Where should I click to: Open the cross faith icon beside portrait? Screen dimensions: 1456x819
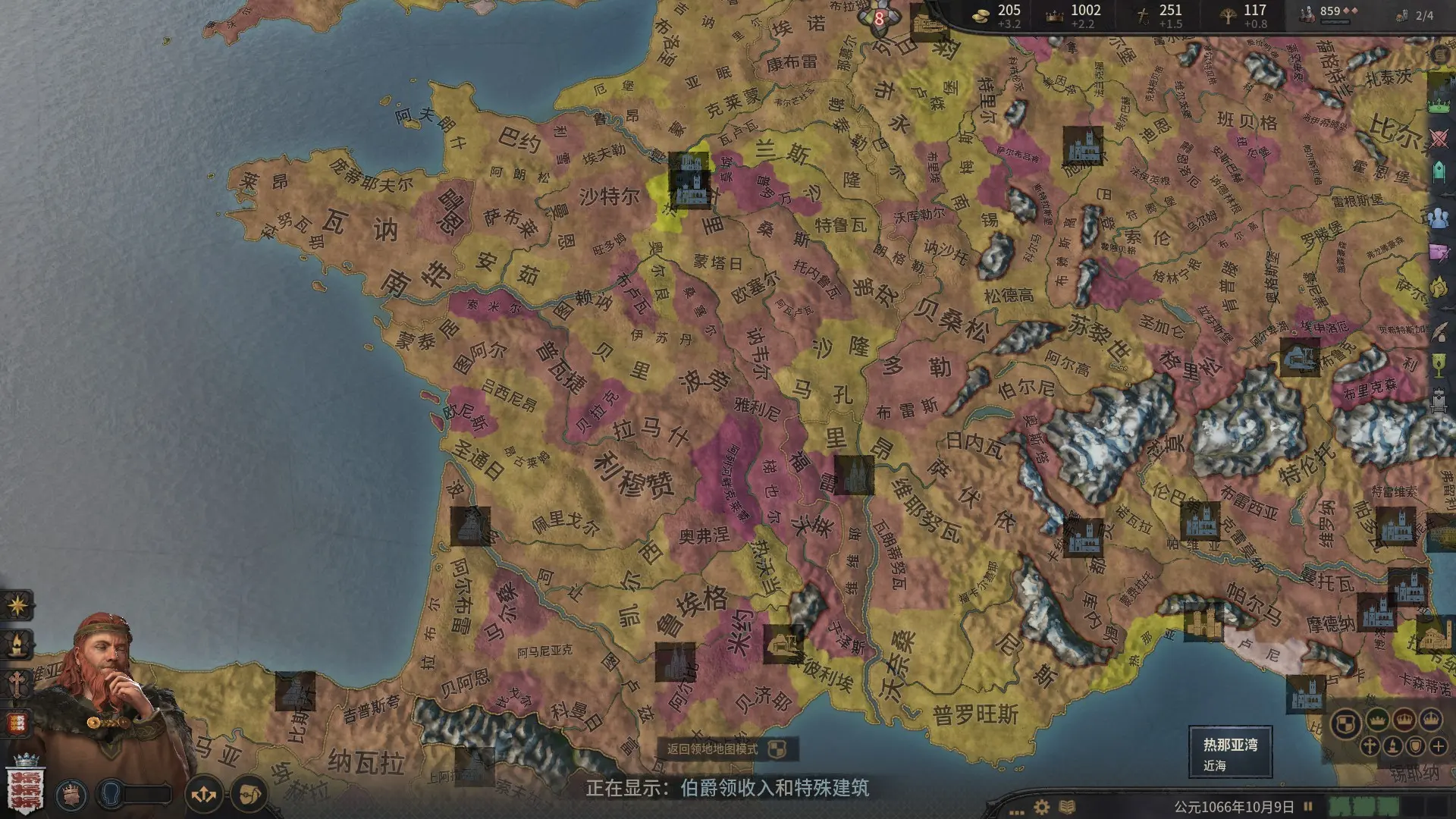click(x=17, y=684)
